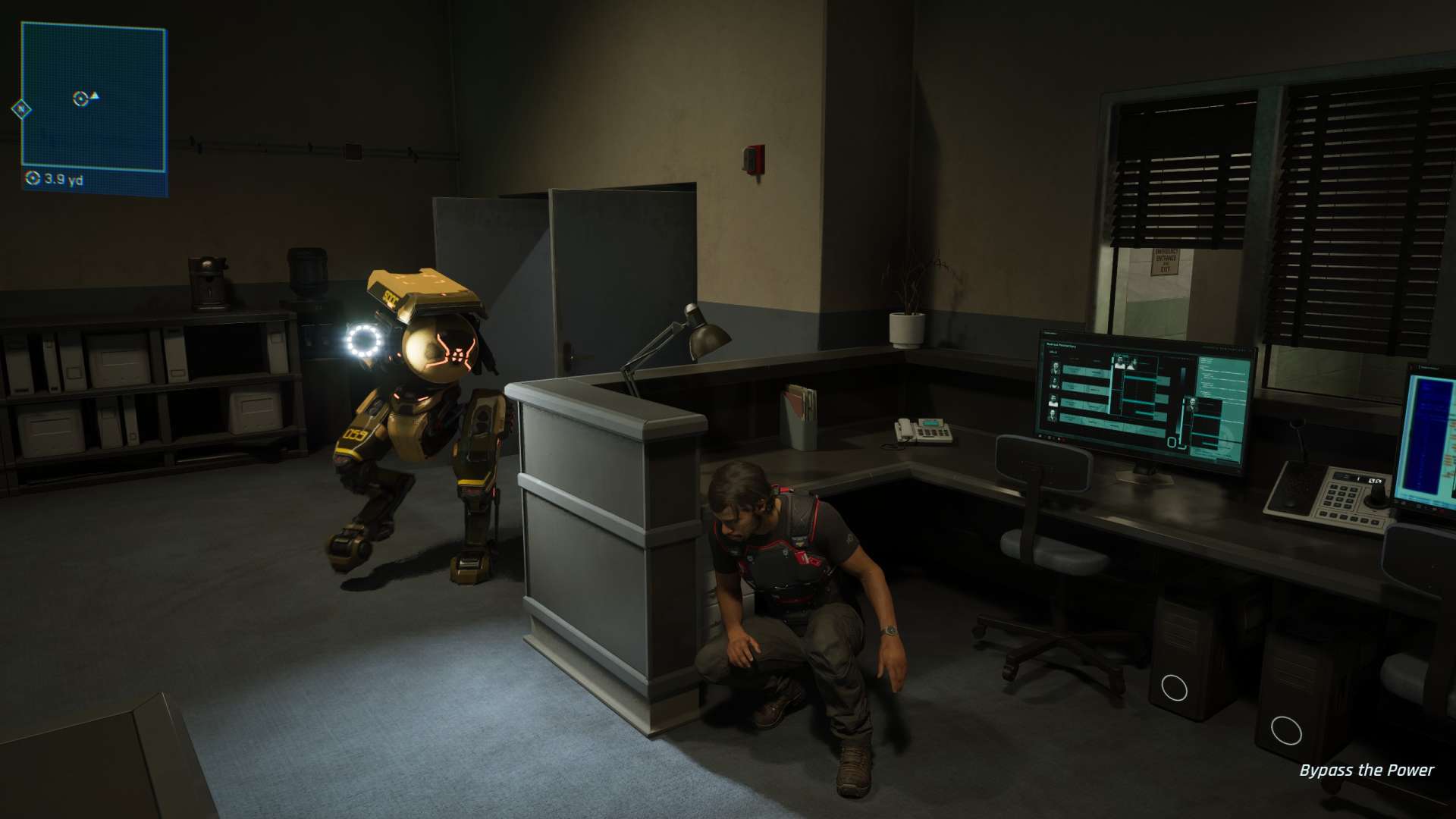1456x819 pixels.
Task: Open the minimap panel
Action: (93, 97)
